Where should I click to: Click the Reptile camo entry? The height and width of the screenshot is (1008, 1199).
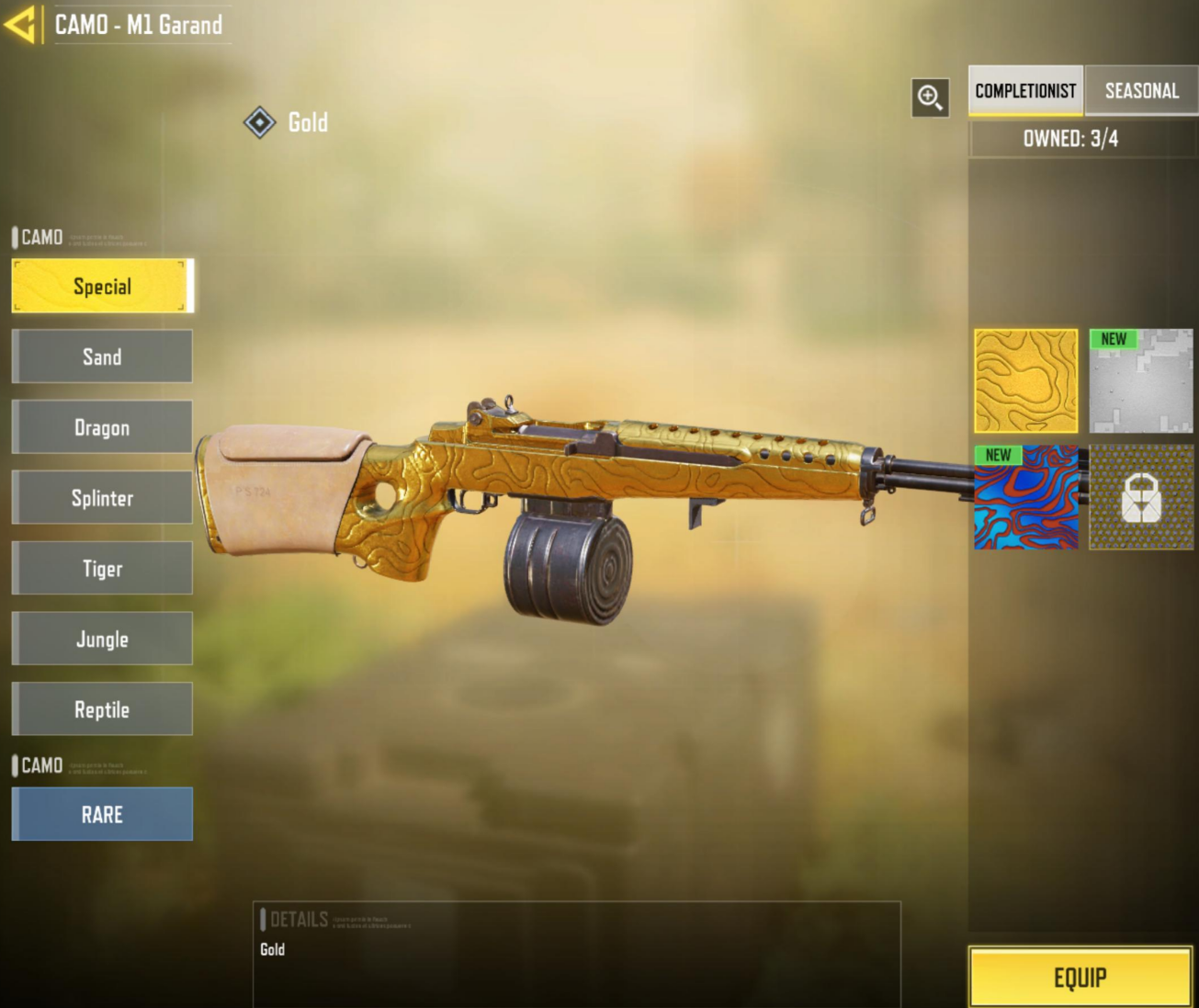click(x=101, y=708)
